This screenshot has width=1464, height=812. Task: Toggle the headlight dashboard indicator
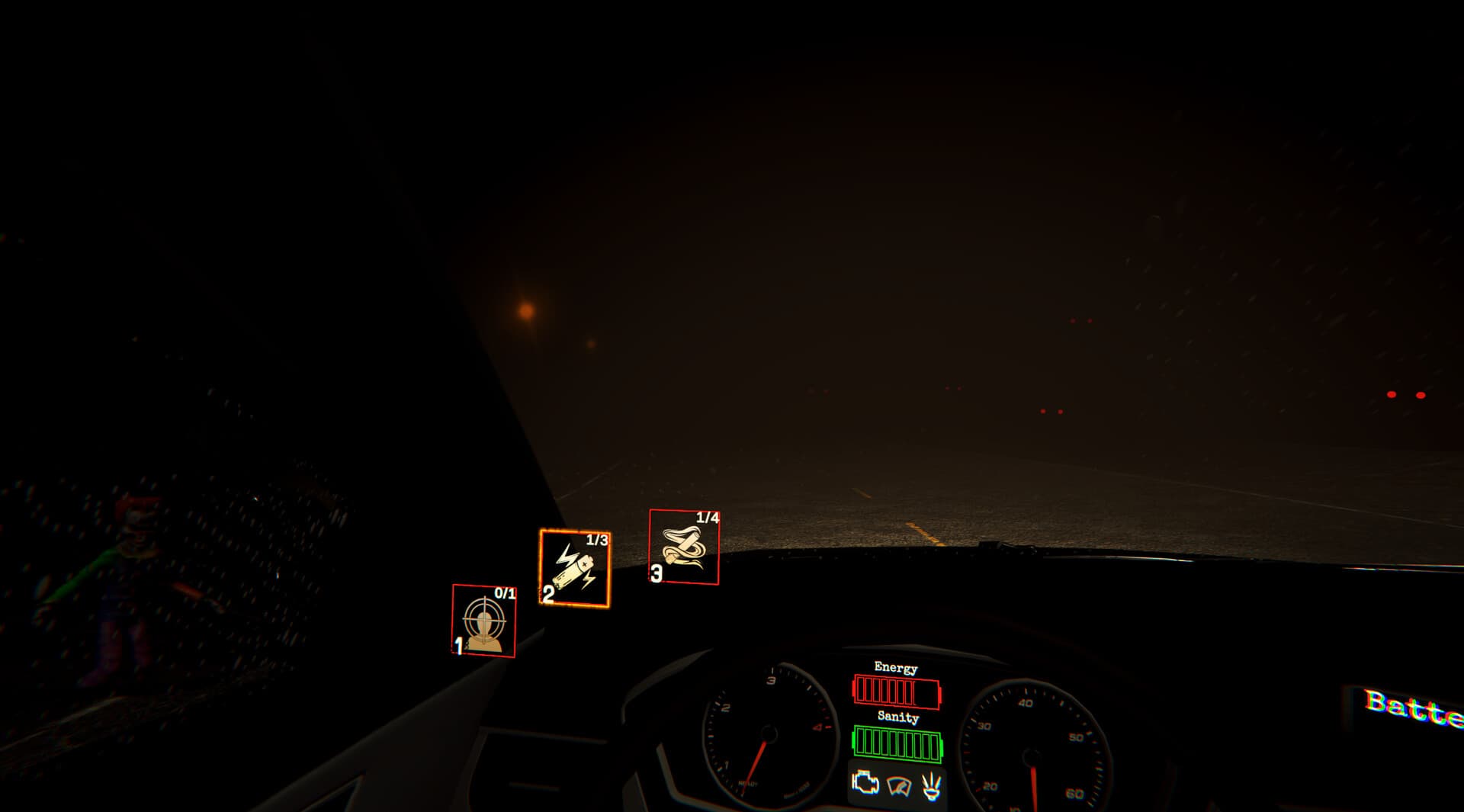click(932, 785)
